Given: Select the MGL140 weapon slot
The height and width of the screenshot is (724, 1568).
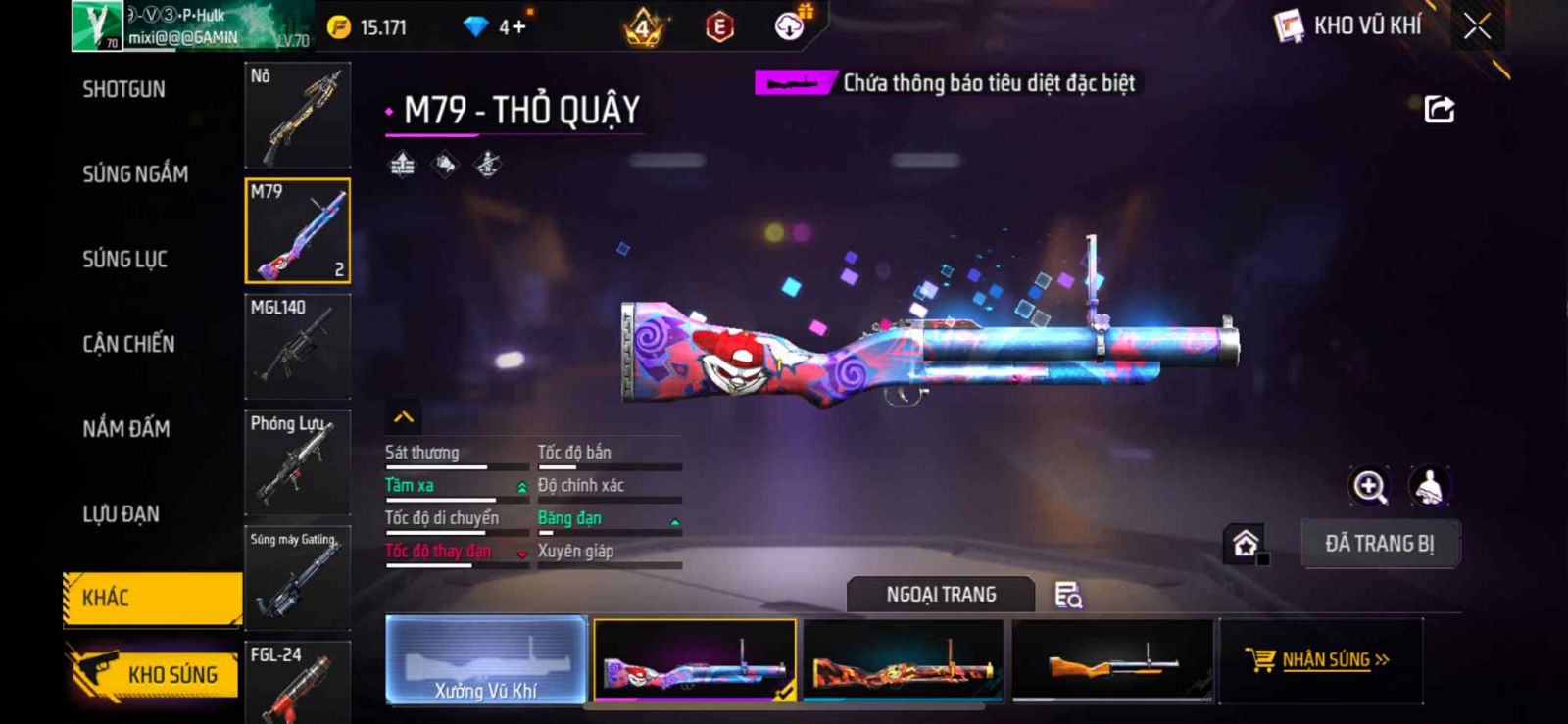Looking at the screenshot, I should 297,346.
